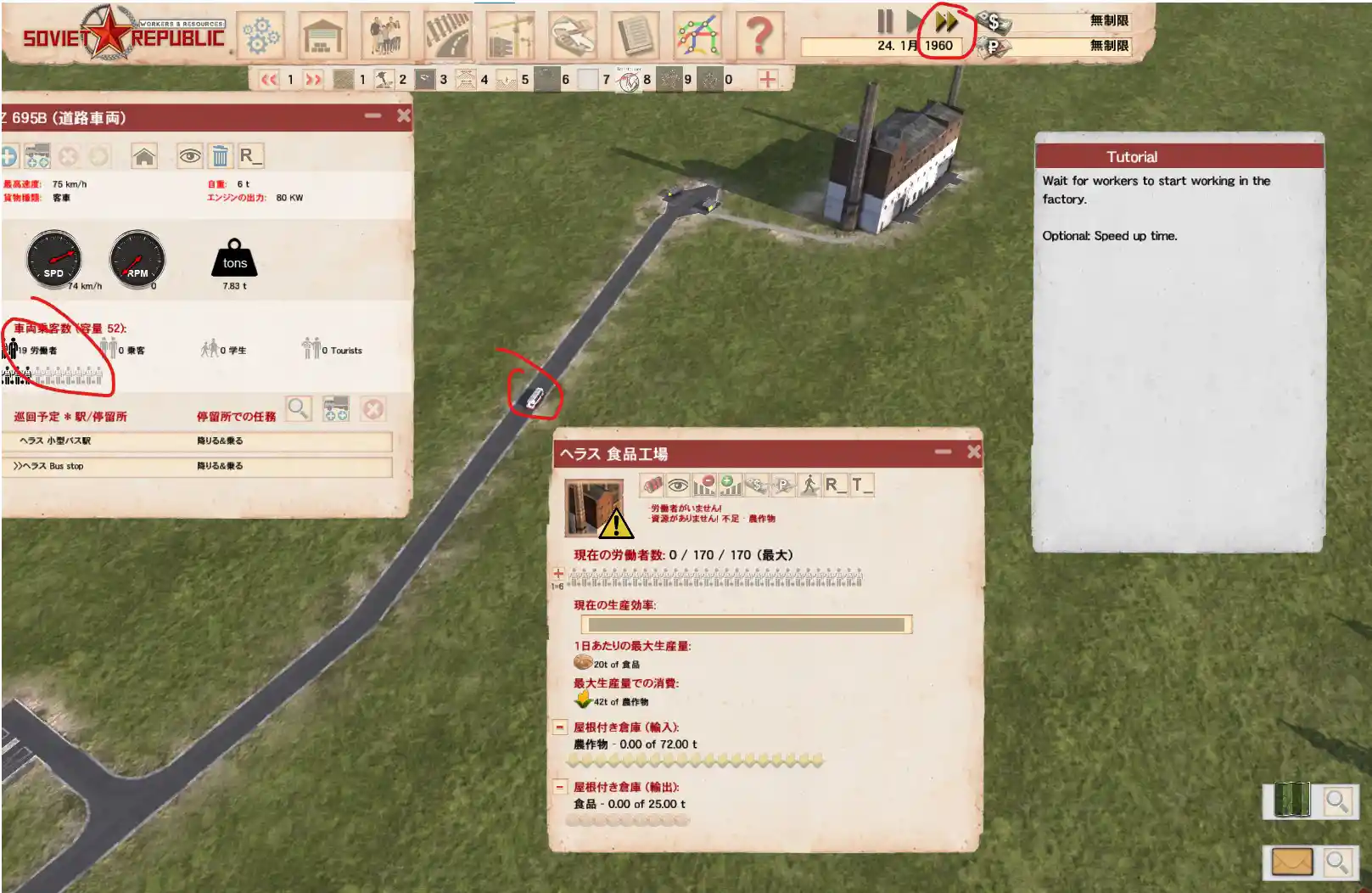Minimize the vehicle info window
The image size is (1372, 893).
tap(372, 115)
